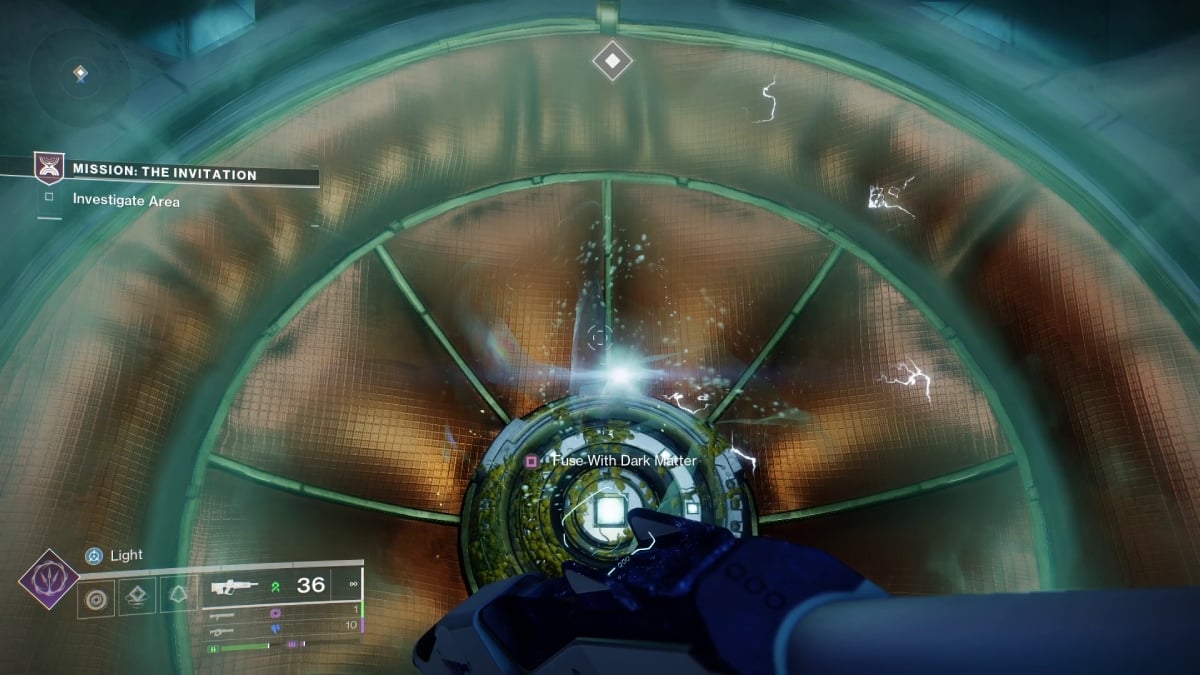Use the grenade ability with concentric rings
This screenshot has height=675, width=1200.
tap(96, 598)
